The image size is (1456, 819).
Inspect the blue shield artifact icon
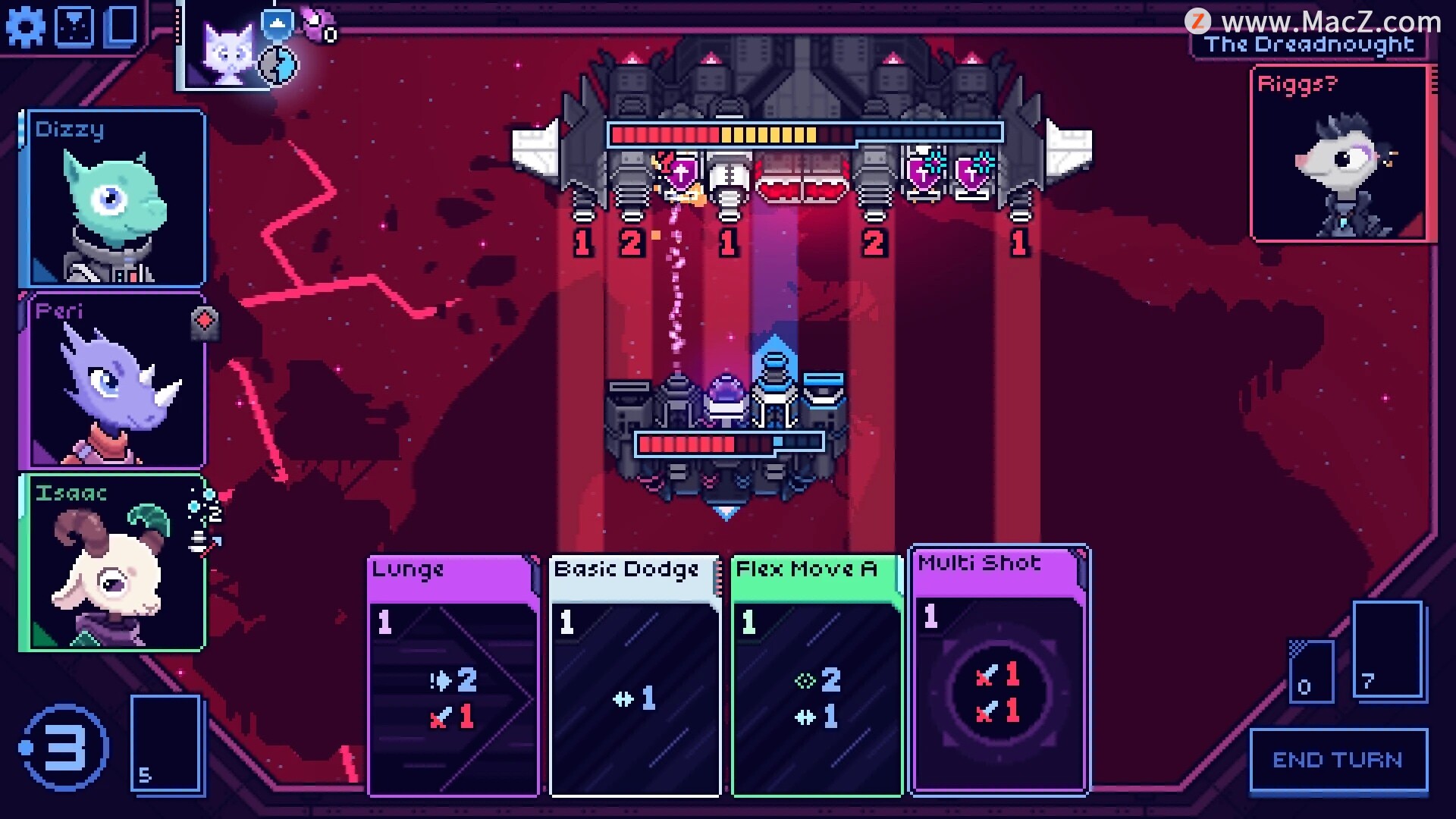(278, 25)
